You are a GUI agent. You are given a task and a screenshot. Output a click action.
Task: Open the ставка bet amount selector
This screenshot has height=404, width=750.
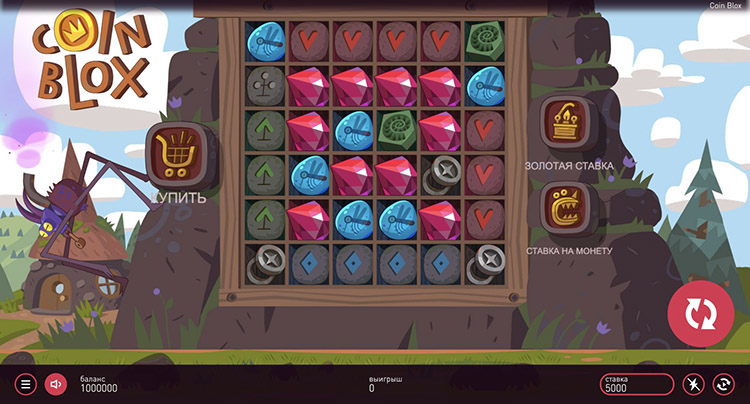[637, 384]
